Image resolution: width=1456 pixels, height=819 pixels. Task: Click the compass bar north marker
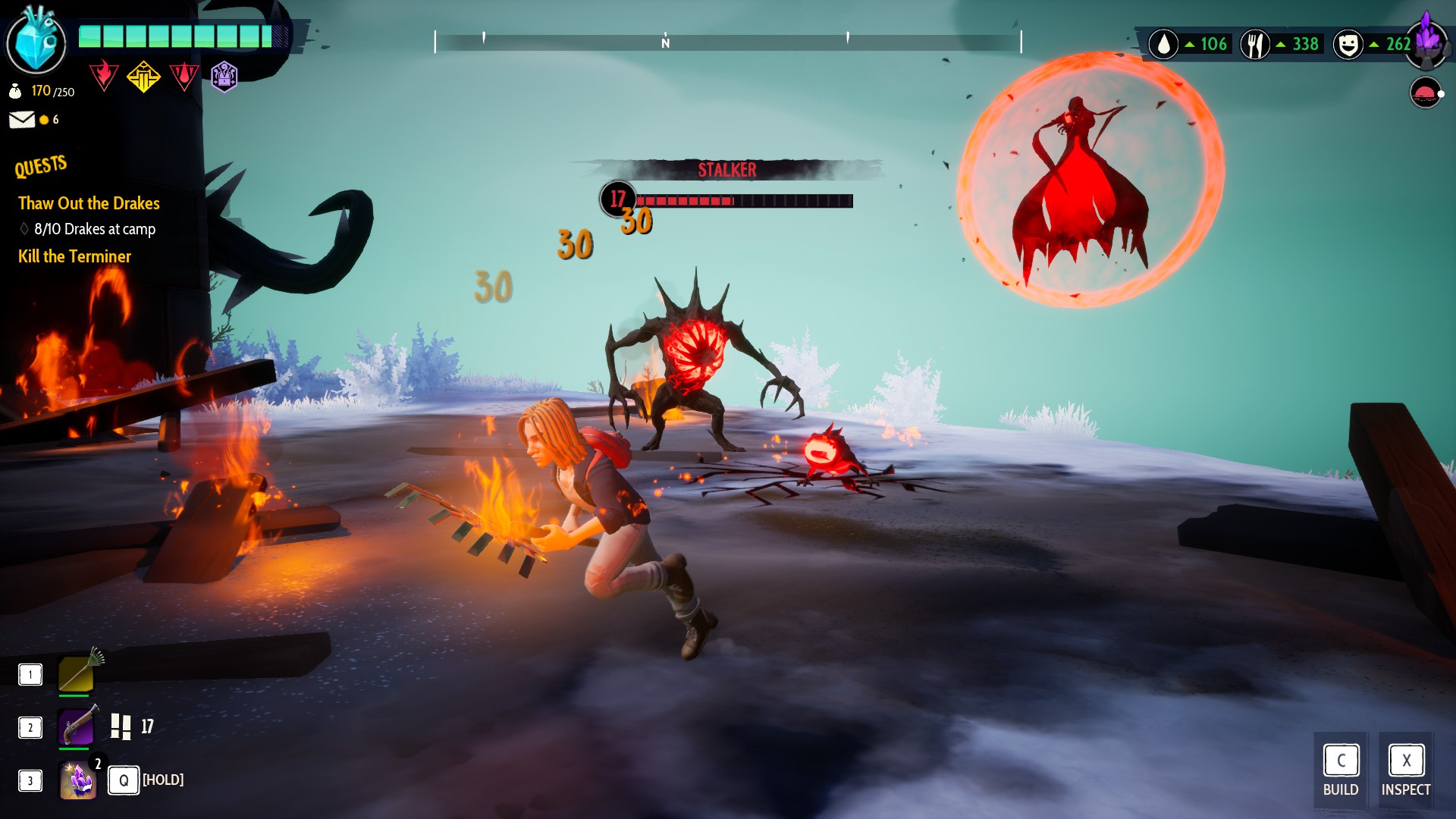[x=665, y=42]
